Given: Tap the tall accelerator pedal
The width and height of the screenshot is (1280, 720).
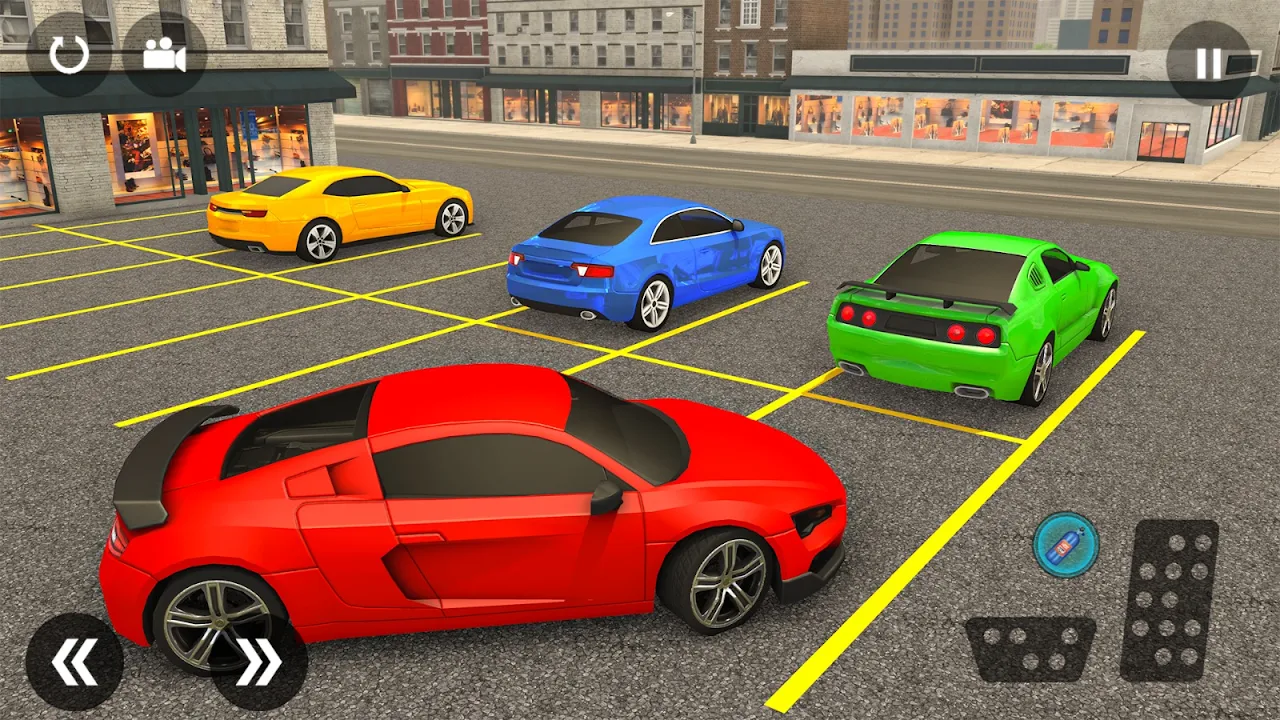Looking at the screenshot, I should coord(1169,600).
